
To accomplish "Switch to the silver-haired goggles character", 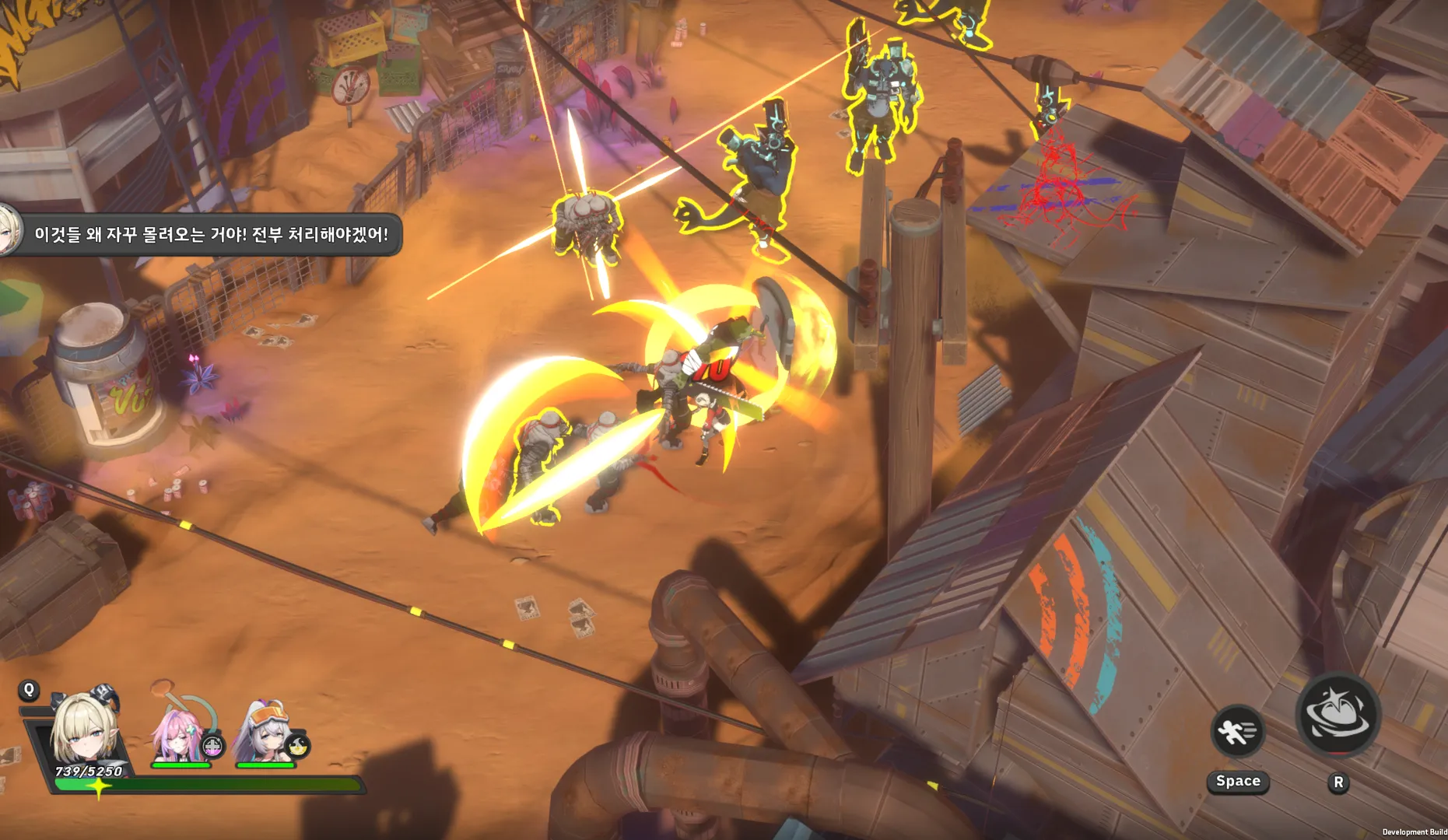I will tap(266, 731).
